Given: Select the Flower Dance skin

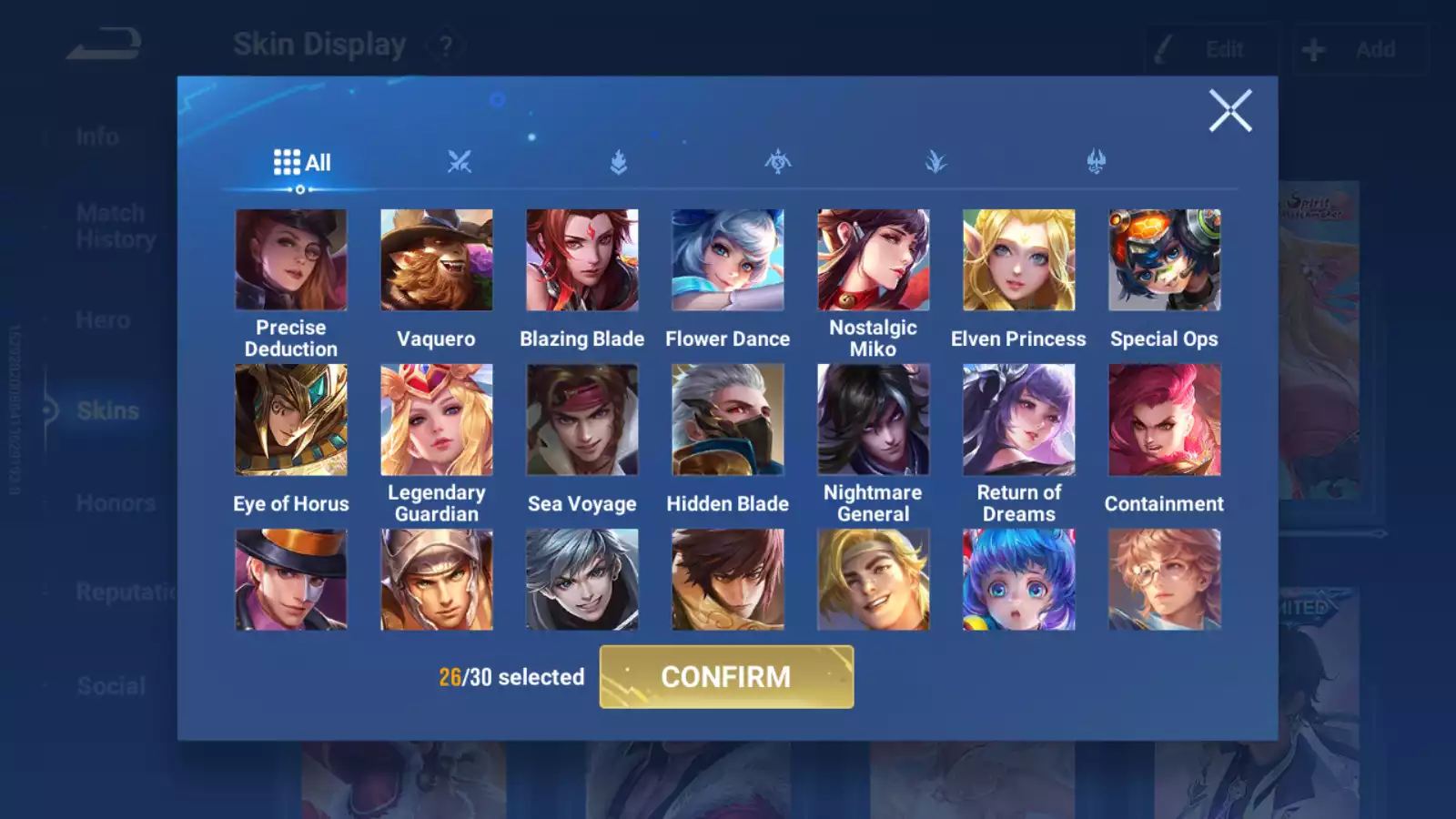Looking at the screenshot, I should pos(728,260).
